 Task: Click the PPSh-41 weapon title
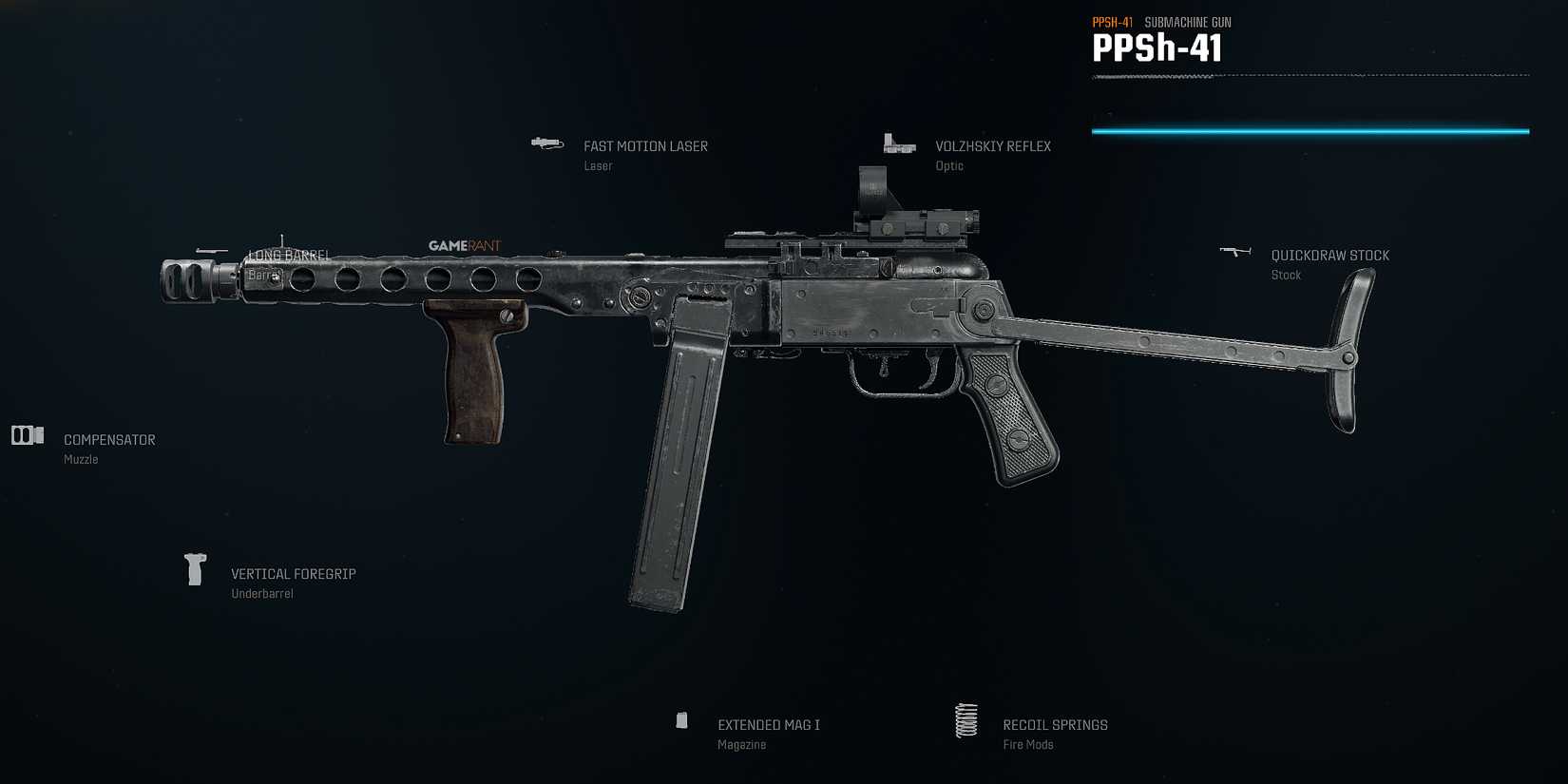pos(1157,48)
